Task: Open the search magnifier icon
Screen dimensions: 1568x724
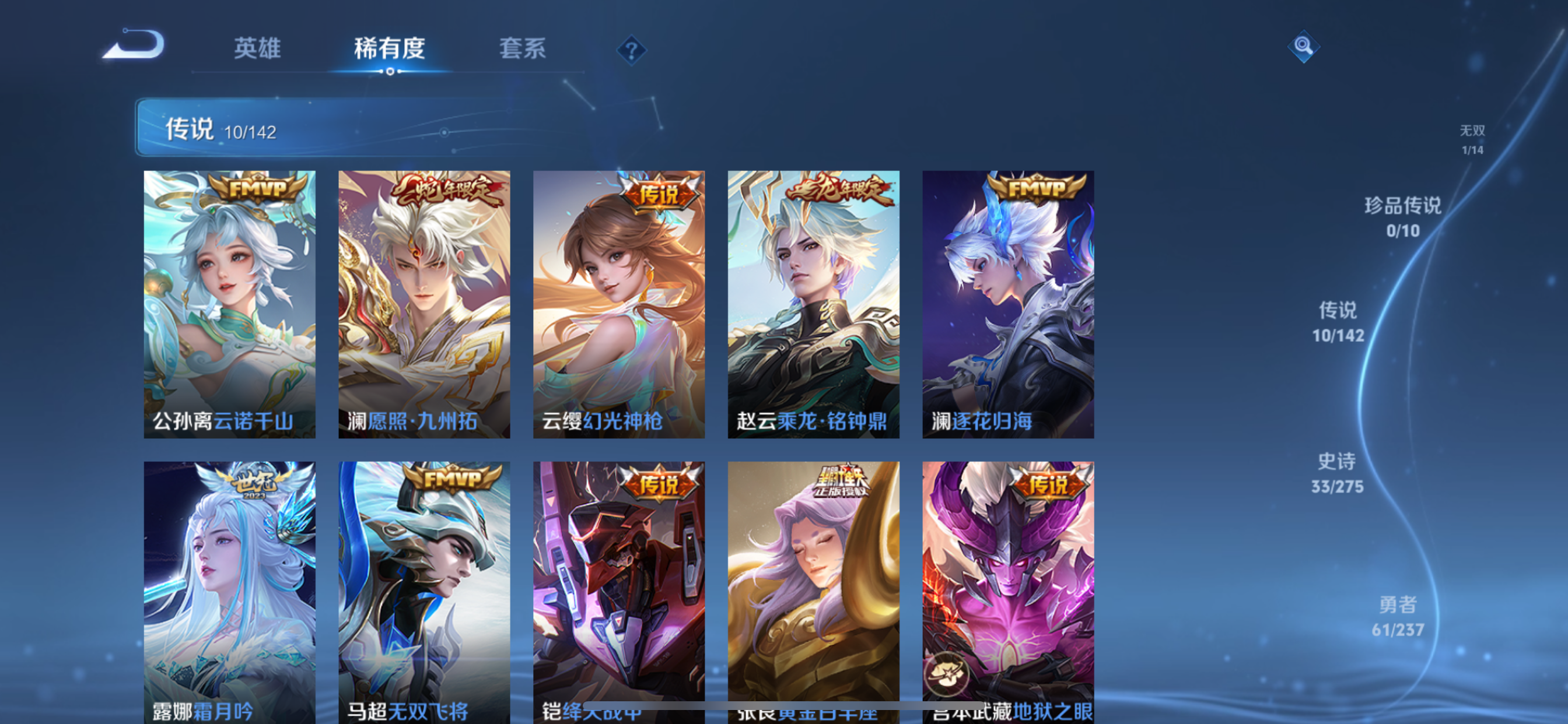Action: point(1303,45)
